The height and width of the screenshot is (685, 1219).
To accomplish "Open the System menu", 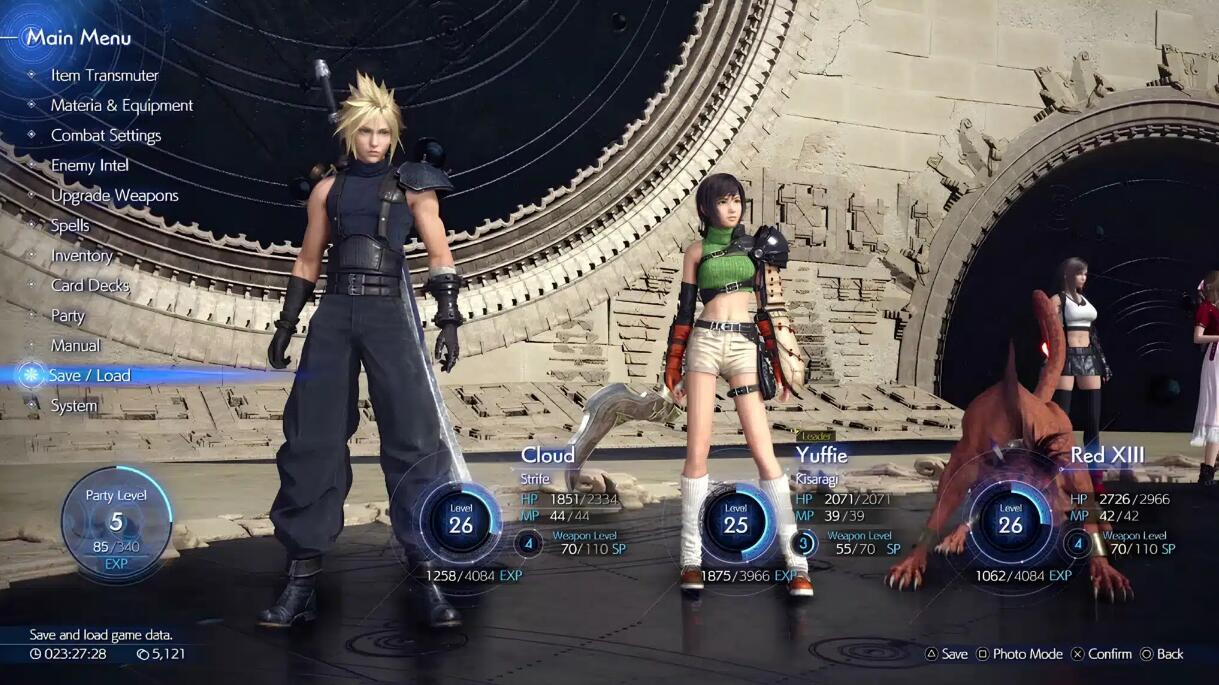I will coord(74,405).
